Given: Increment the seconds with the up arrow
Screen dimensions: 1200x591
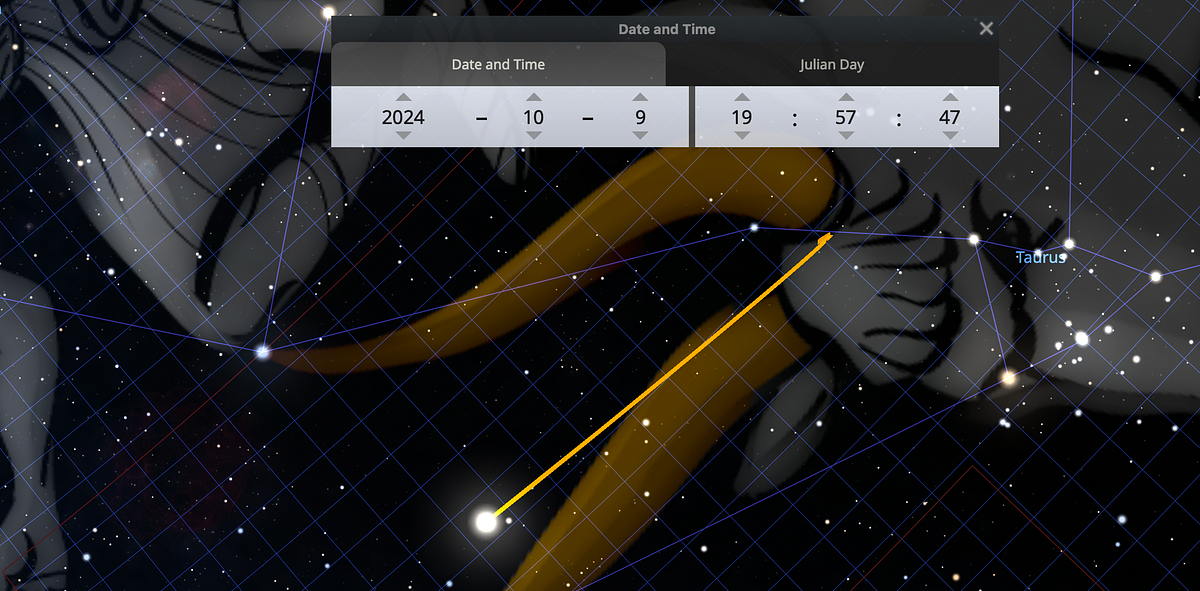Looking at the screenshot, I should (x=950, y=97).
